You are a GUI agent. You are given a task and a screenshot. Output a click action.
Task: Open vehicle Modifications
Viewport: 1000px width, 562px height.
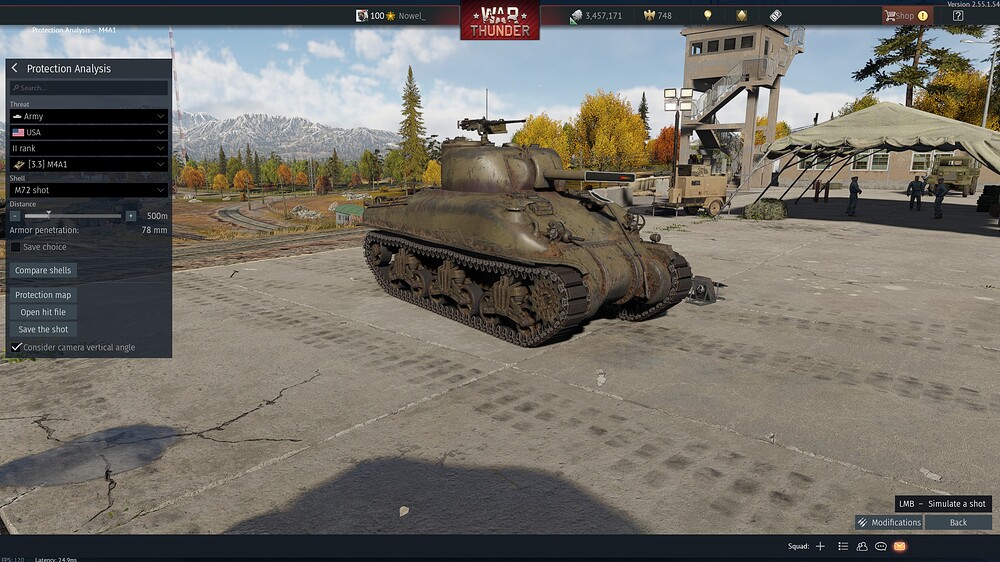coord(889,522)
